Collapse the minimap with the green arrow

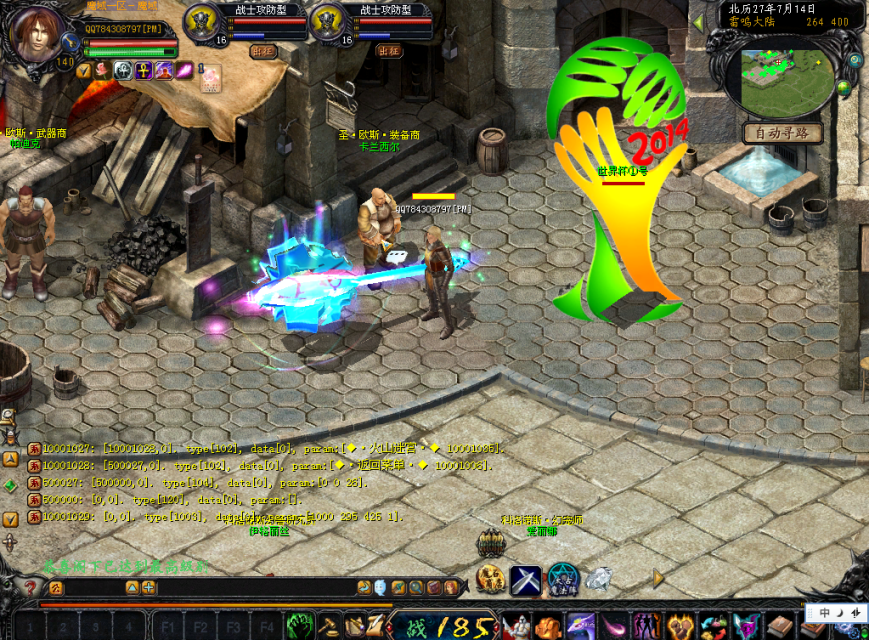tap(697, 21)
